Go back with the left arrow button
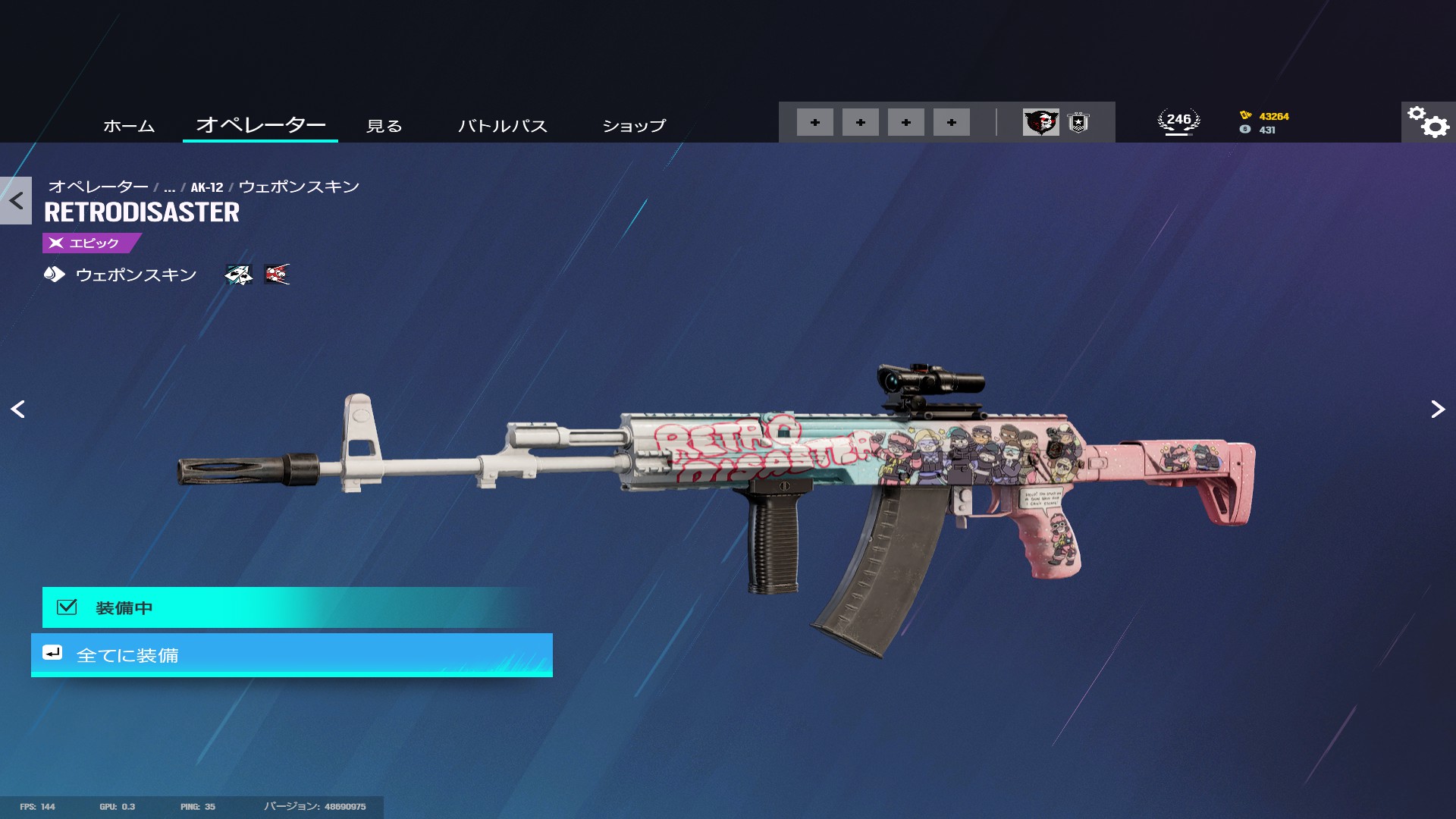The image size is (1456, 819). pyautogui.click(x=16, y=201)
